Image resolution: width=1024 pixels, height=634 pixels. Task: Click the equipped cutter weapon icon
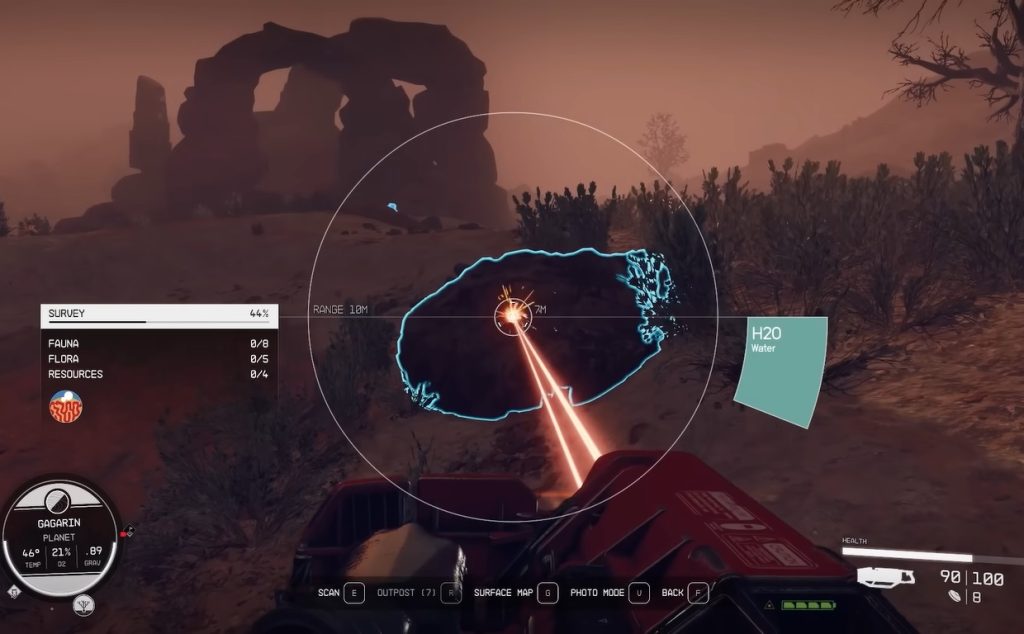click(x=886, y=577)
